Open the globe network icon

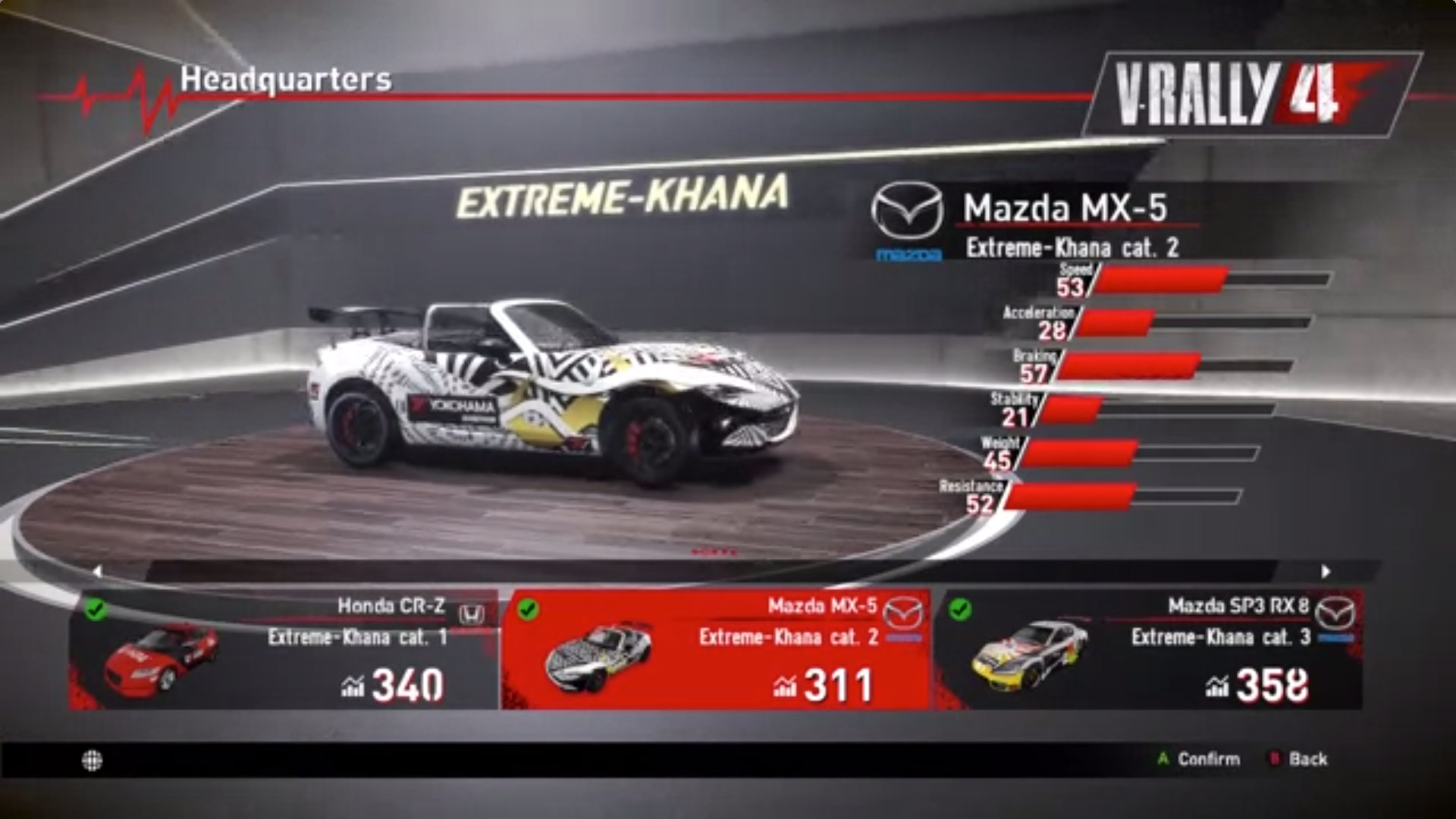93,761
